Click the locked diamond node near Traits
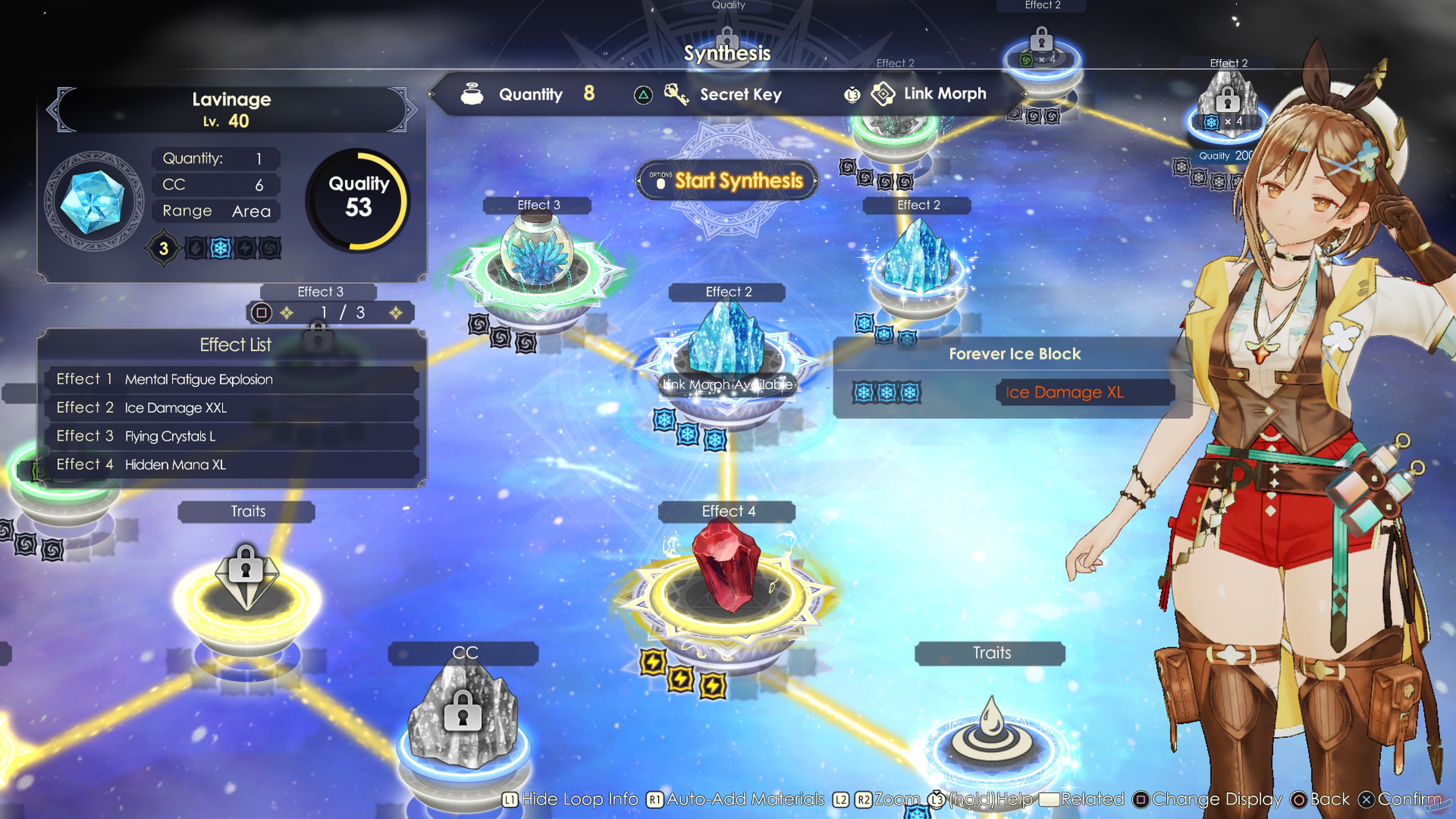Screen dimensions: 1456x819 click(245, 576)
